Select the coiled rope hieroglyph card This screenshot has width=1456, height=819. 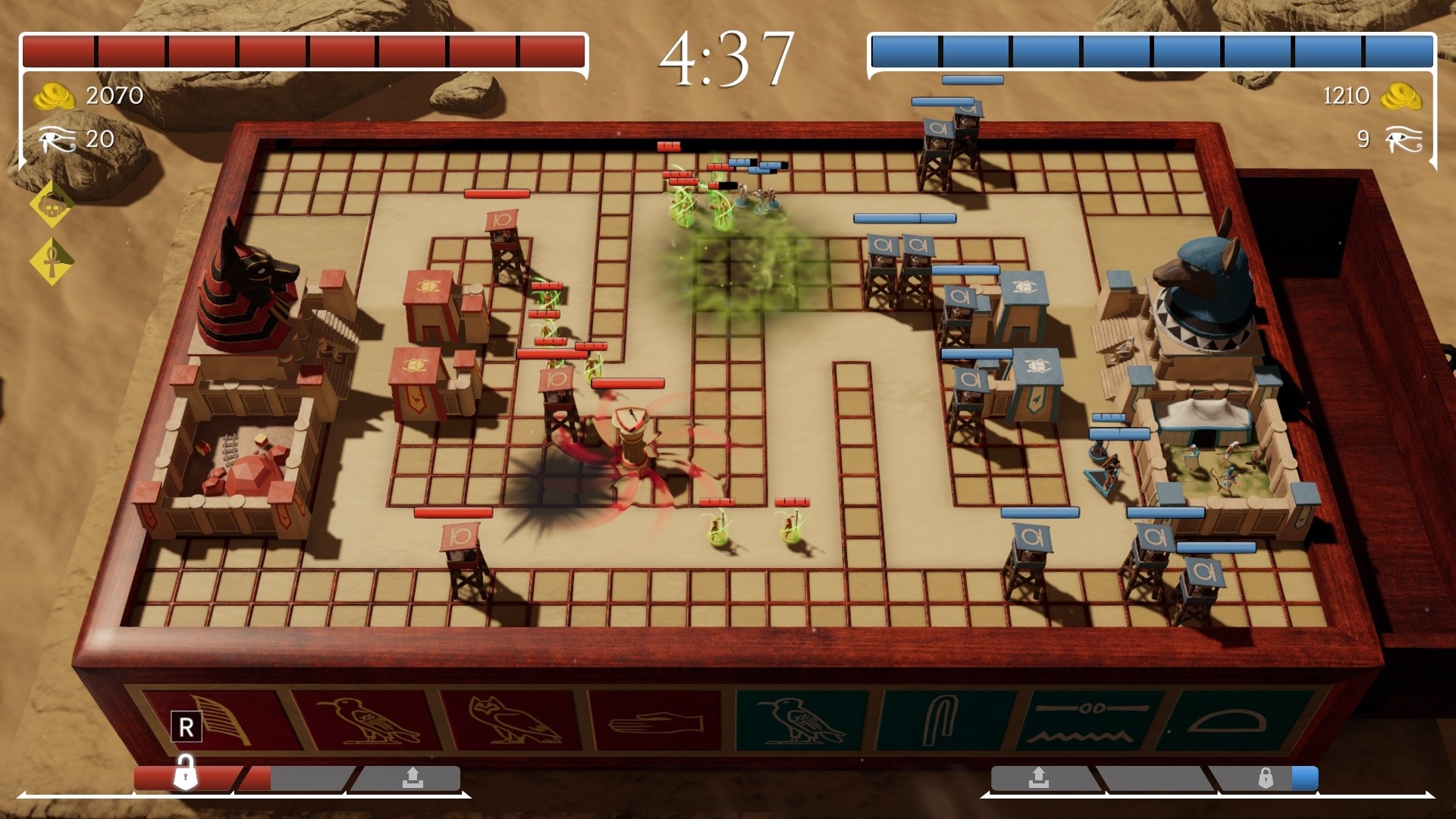[x=948, y=722]
